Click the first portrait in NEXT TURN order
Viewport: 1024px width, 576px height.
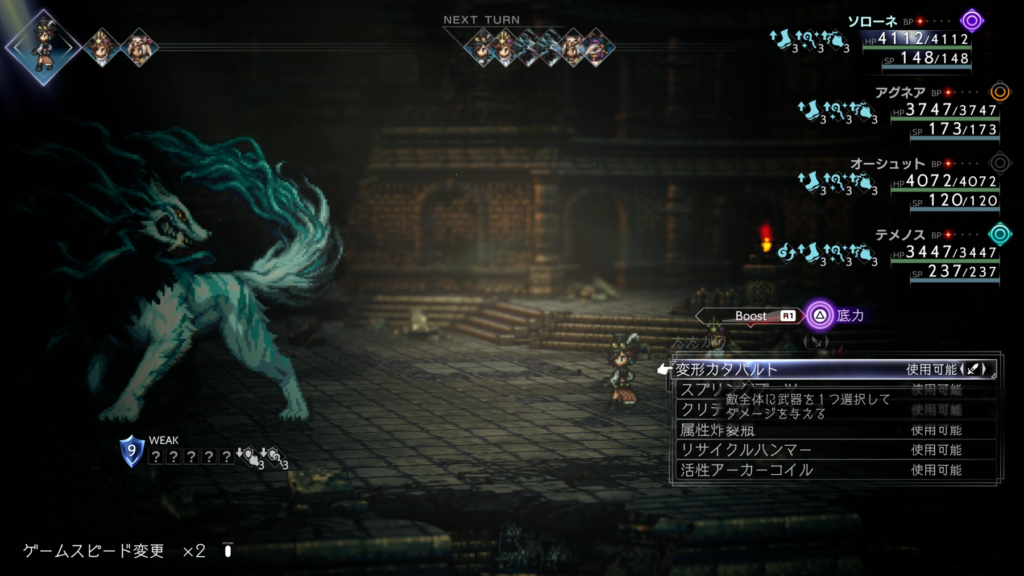pos(482,46)
